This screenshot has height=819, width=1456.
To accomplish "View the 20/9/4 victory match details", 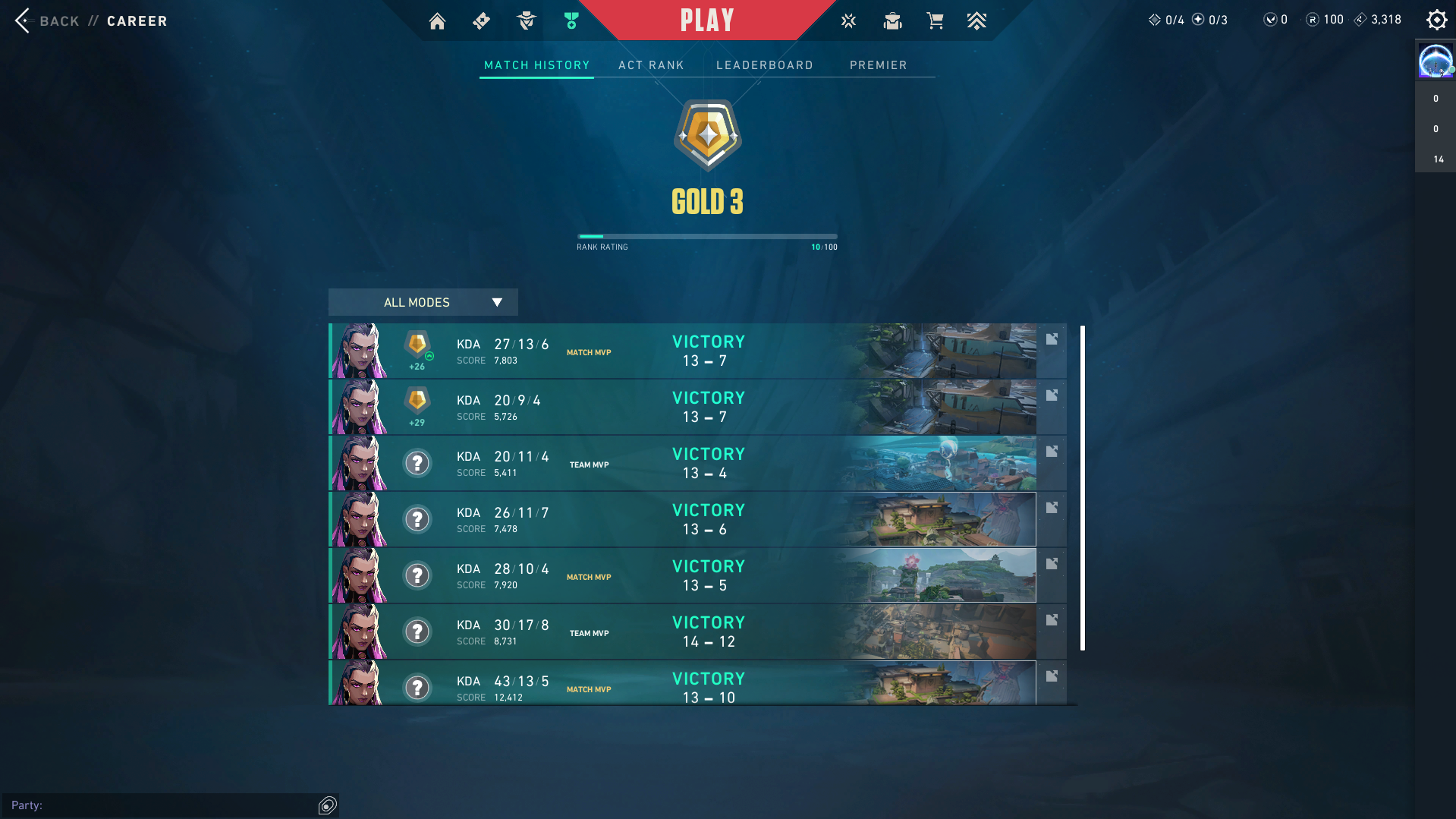I will tap(683, 407).
